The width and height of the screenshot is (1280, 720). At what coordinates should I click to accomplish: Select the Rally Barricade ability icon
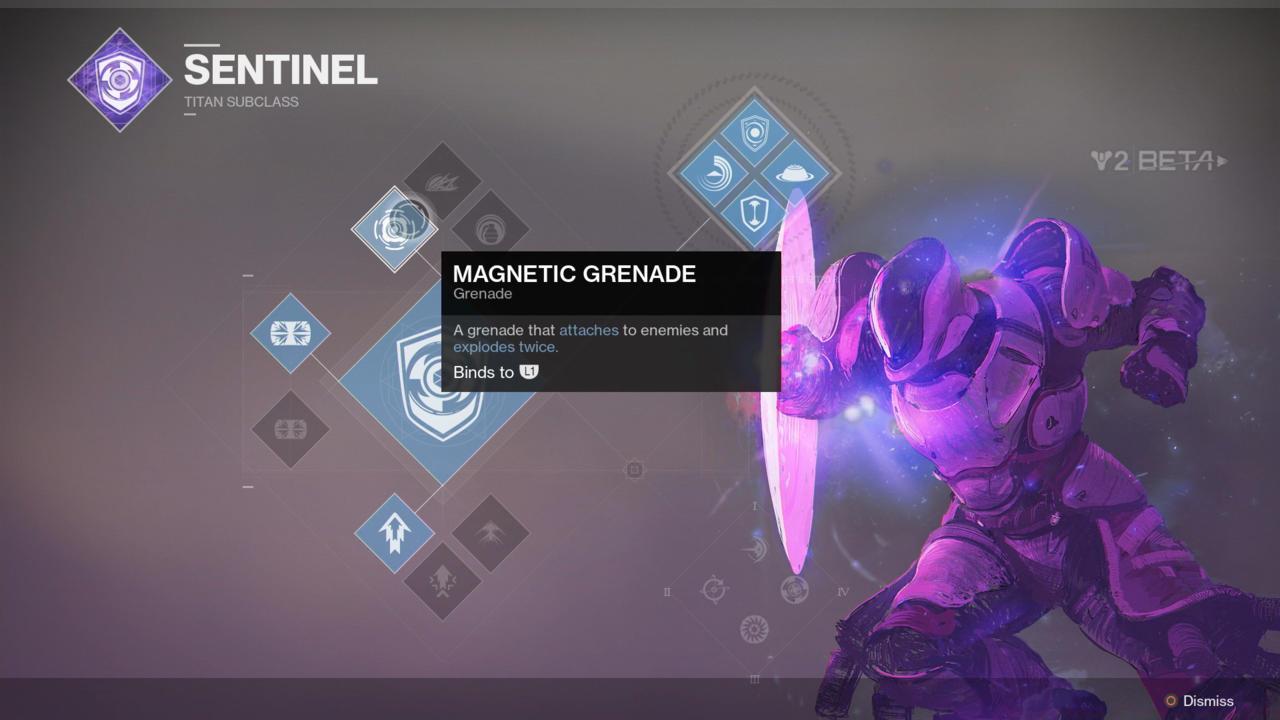(x=290, y=430)
